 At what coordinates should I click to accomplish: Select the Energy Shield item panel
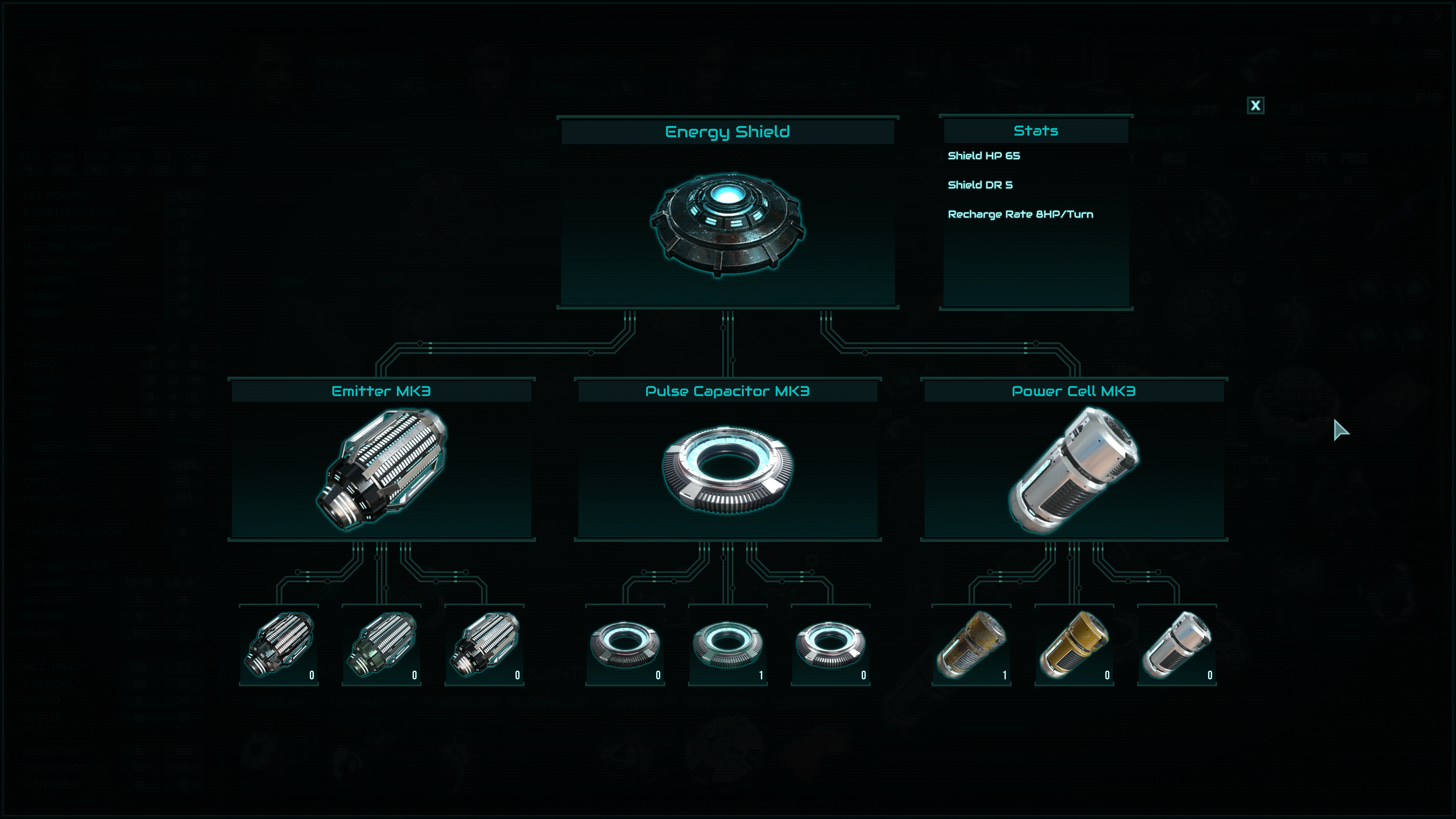click(x=727, y=223)
